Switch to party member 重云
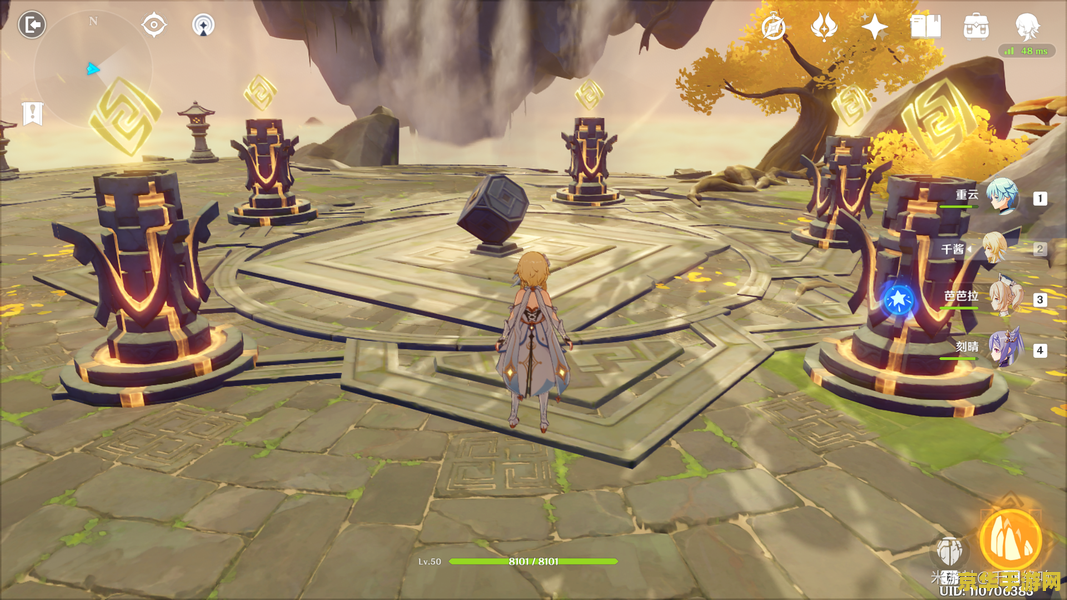 999,197
